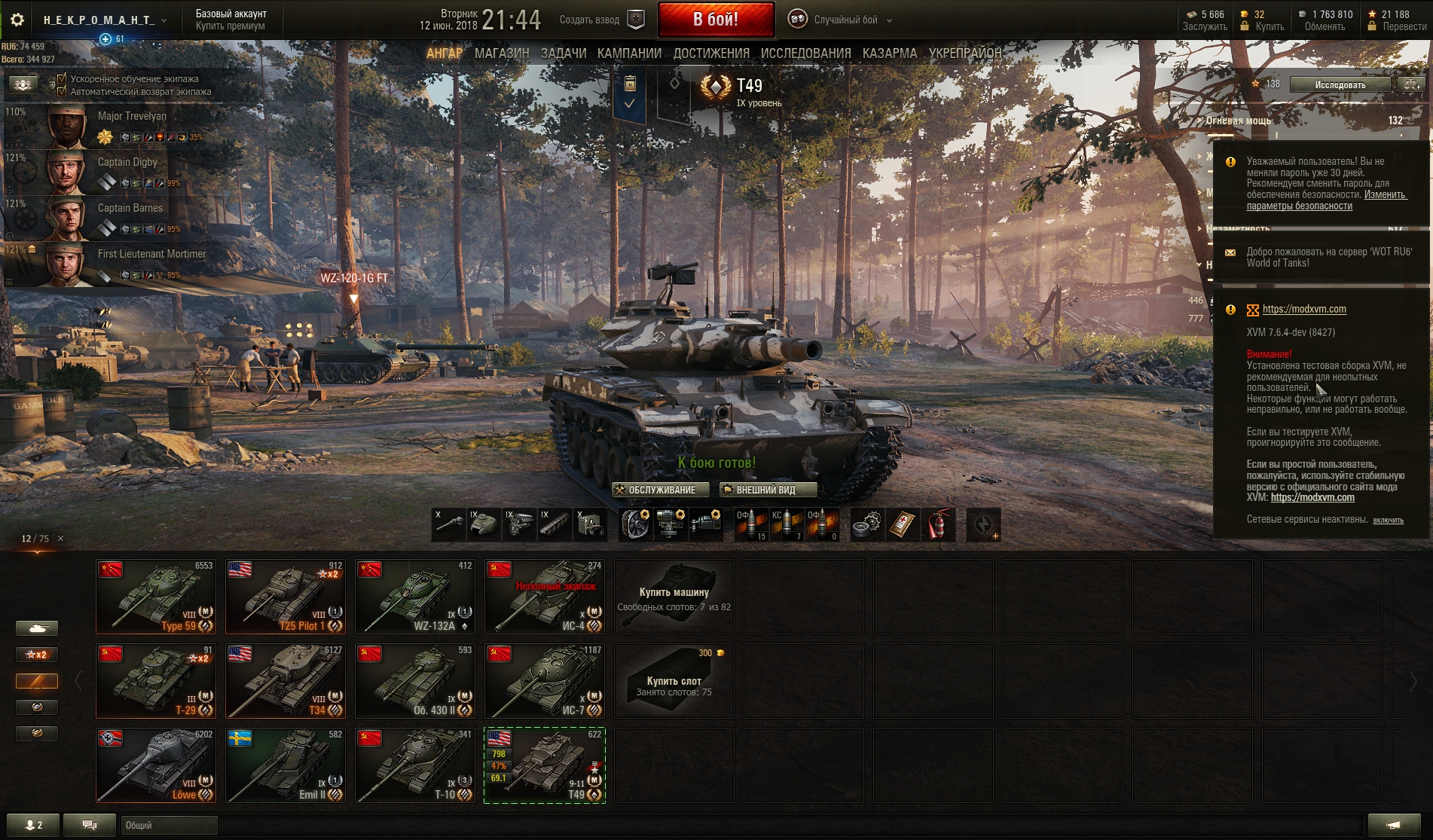Open the Случайный бой mode dropdown

[x=845, y=20]
